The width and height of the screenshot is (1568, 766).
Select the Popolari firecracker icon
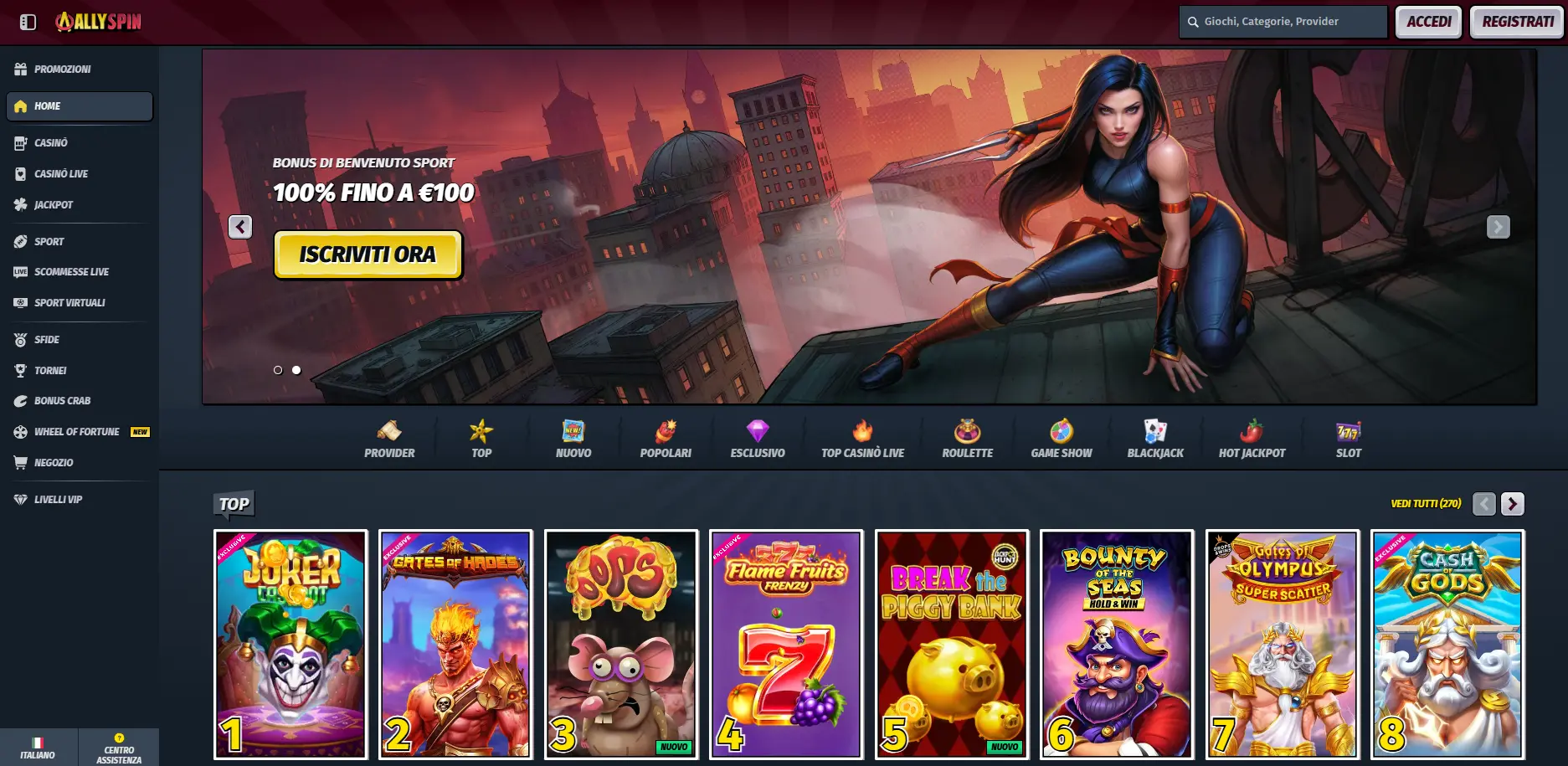666,429
